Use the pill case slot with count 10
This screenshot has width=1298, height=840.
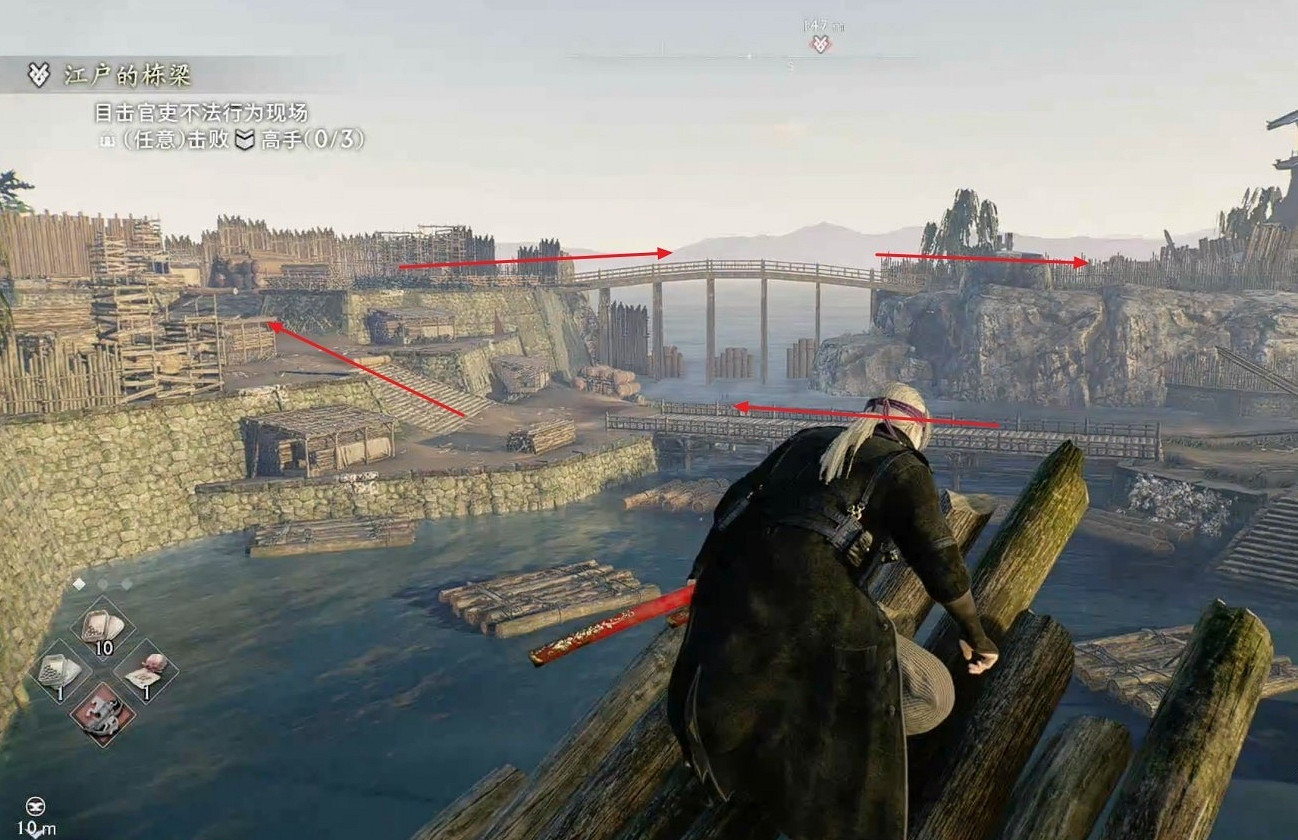click(103, 628)
